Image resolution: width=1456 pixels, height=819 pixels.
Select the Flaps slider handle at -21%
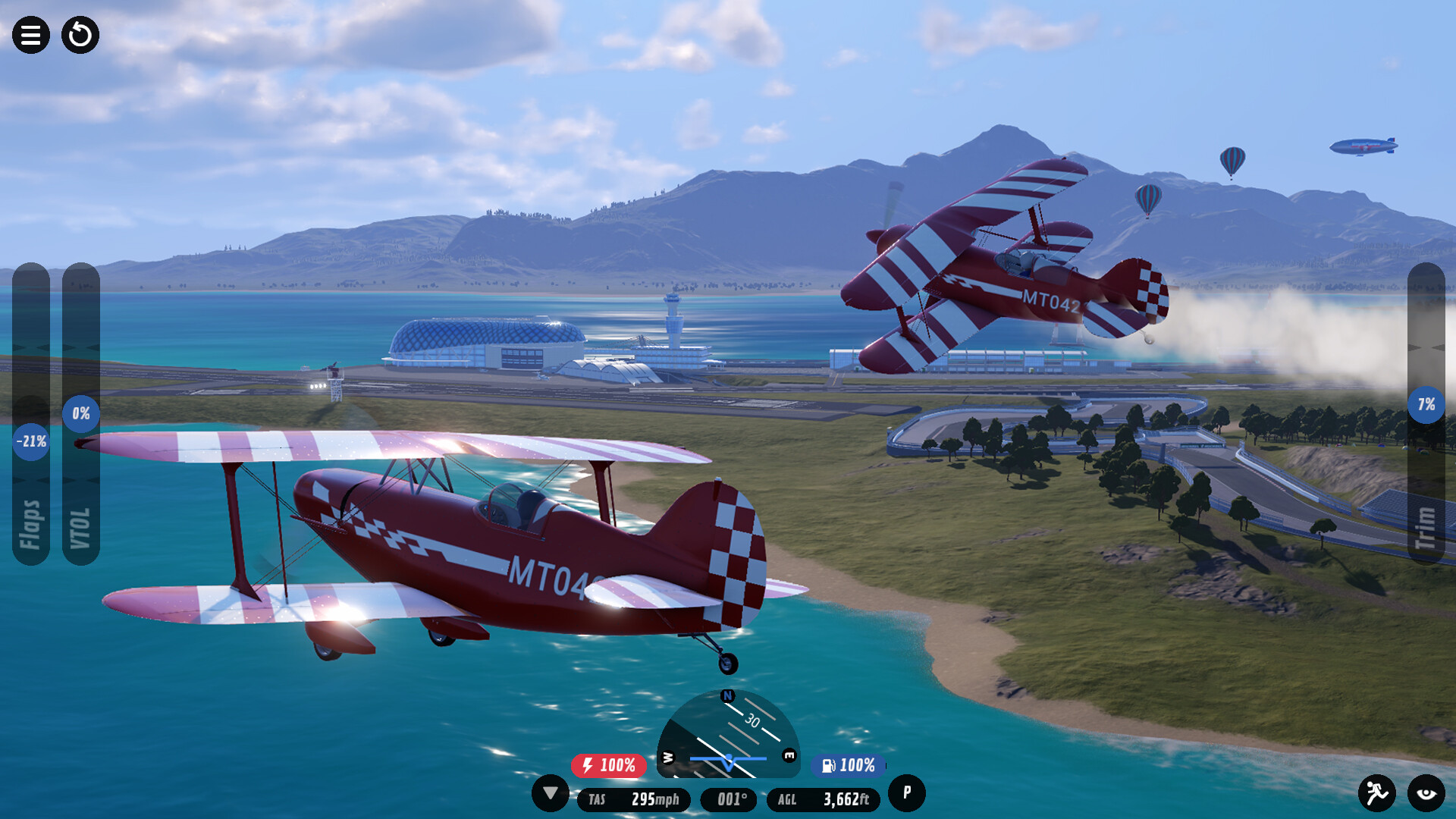pos(31,441)
